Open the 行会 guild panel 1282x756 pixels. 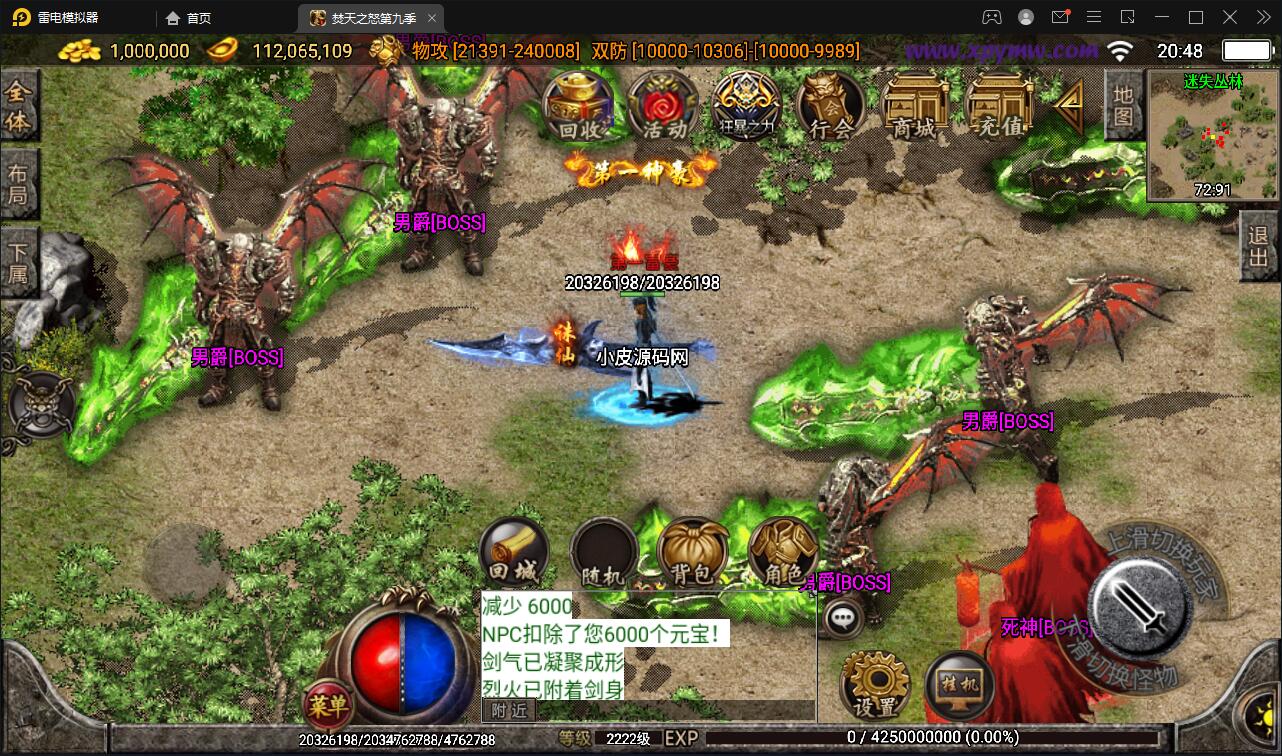coord(831,106)
